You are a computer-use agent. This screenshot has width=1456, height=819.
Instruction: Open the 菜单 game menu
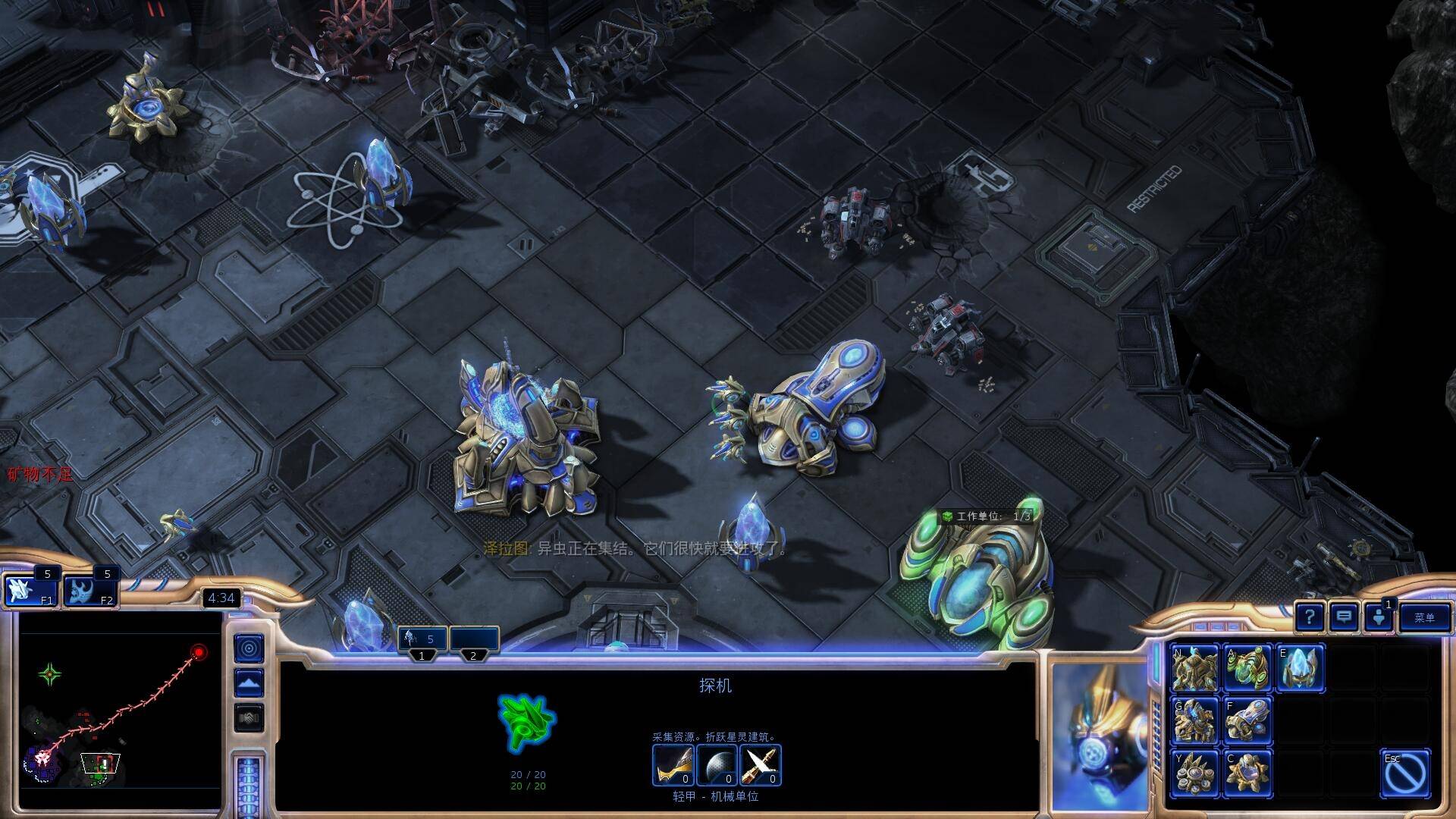pos(1424,617)
